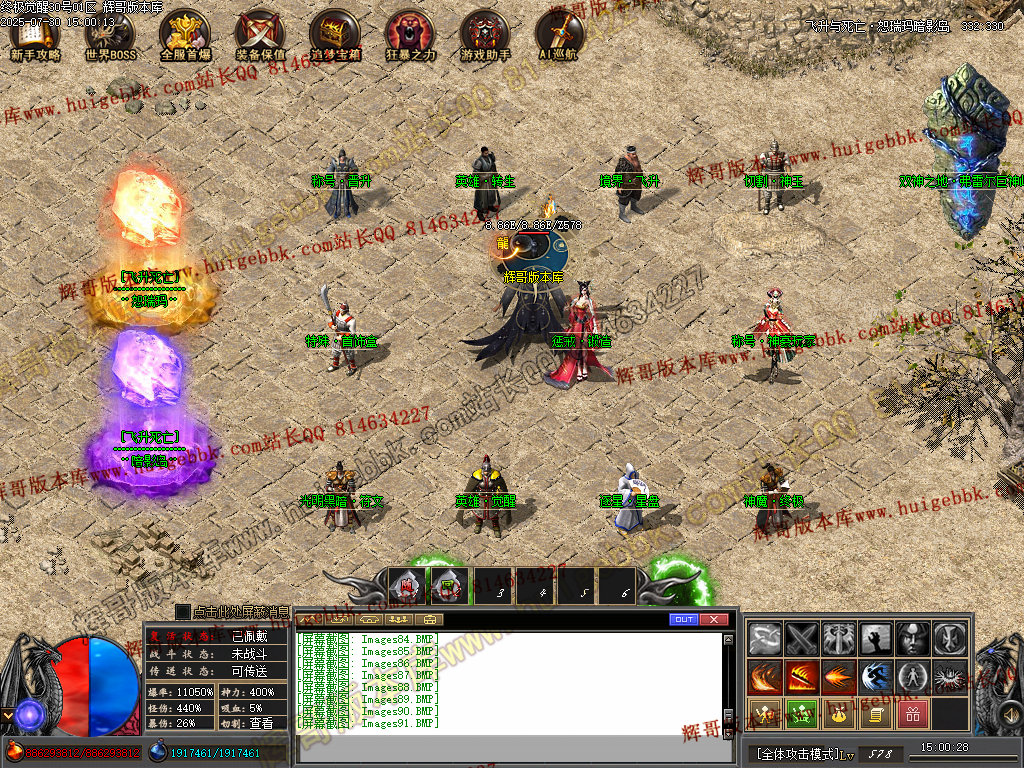Activate the flaming sword skill icon

tap(801, 677)
